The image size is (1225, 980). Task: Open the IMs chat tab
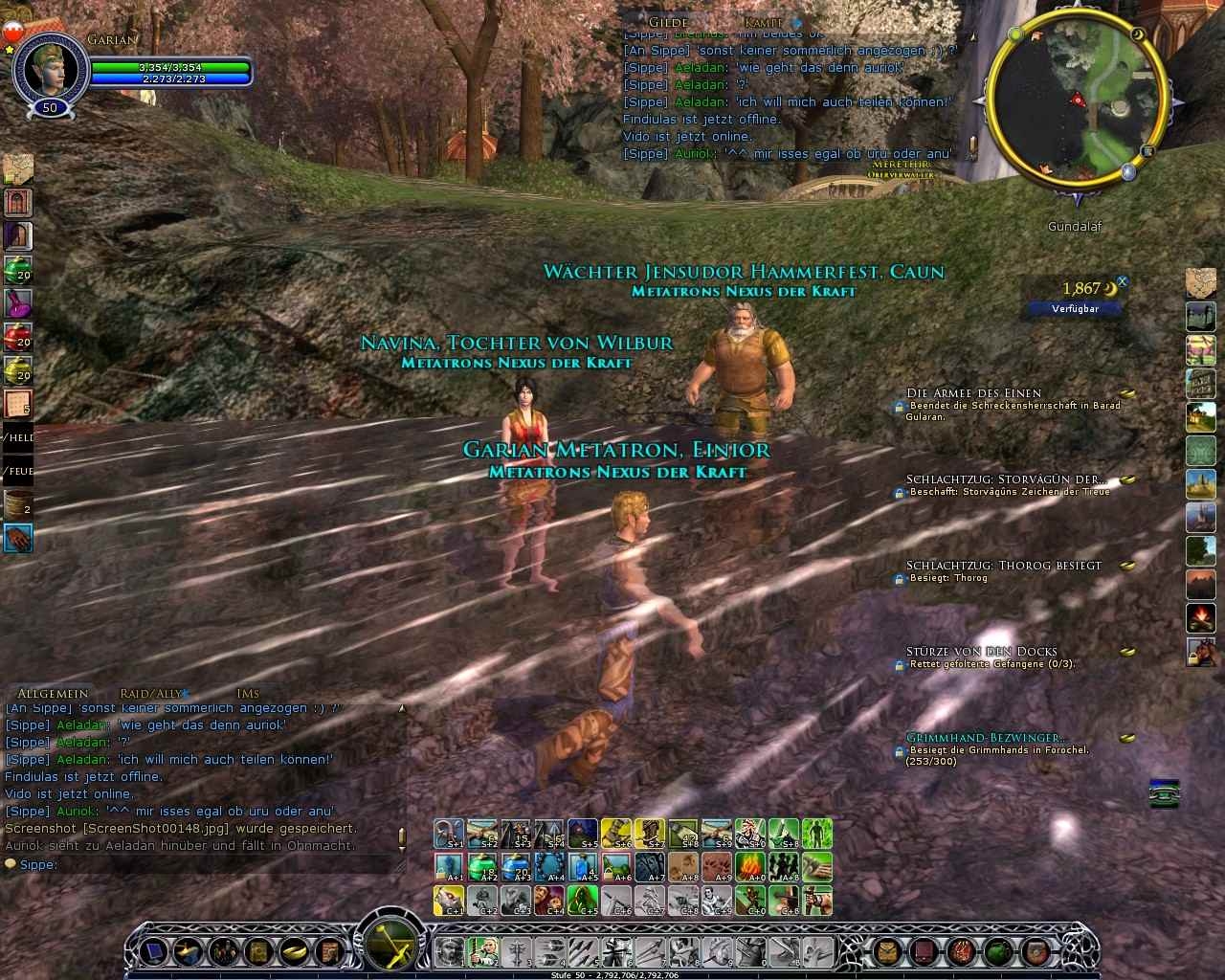247,693
